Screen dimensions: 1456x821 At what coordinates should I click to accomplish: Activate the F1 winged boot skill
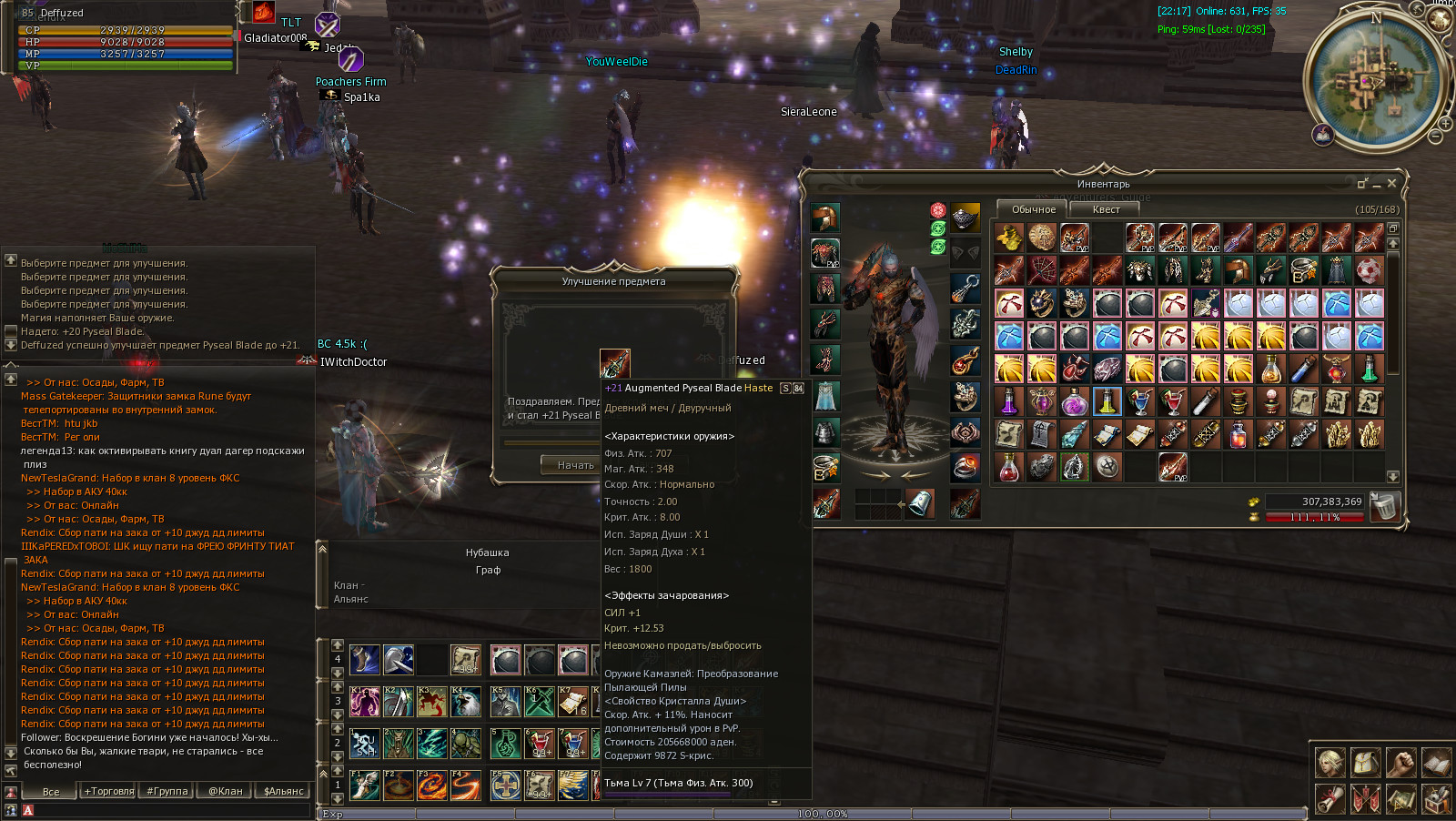tap(365, 785)
